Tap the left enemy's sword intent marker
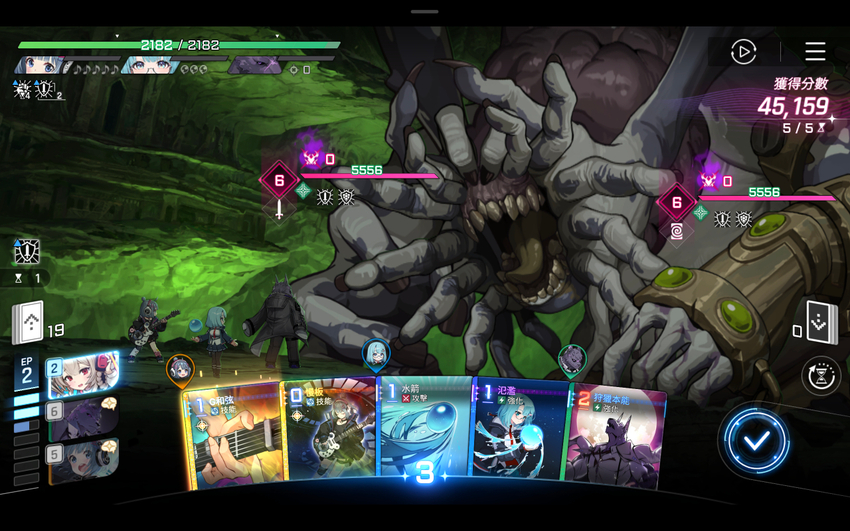The image size is (850, 531). coord(279,210)
